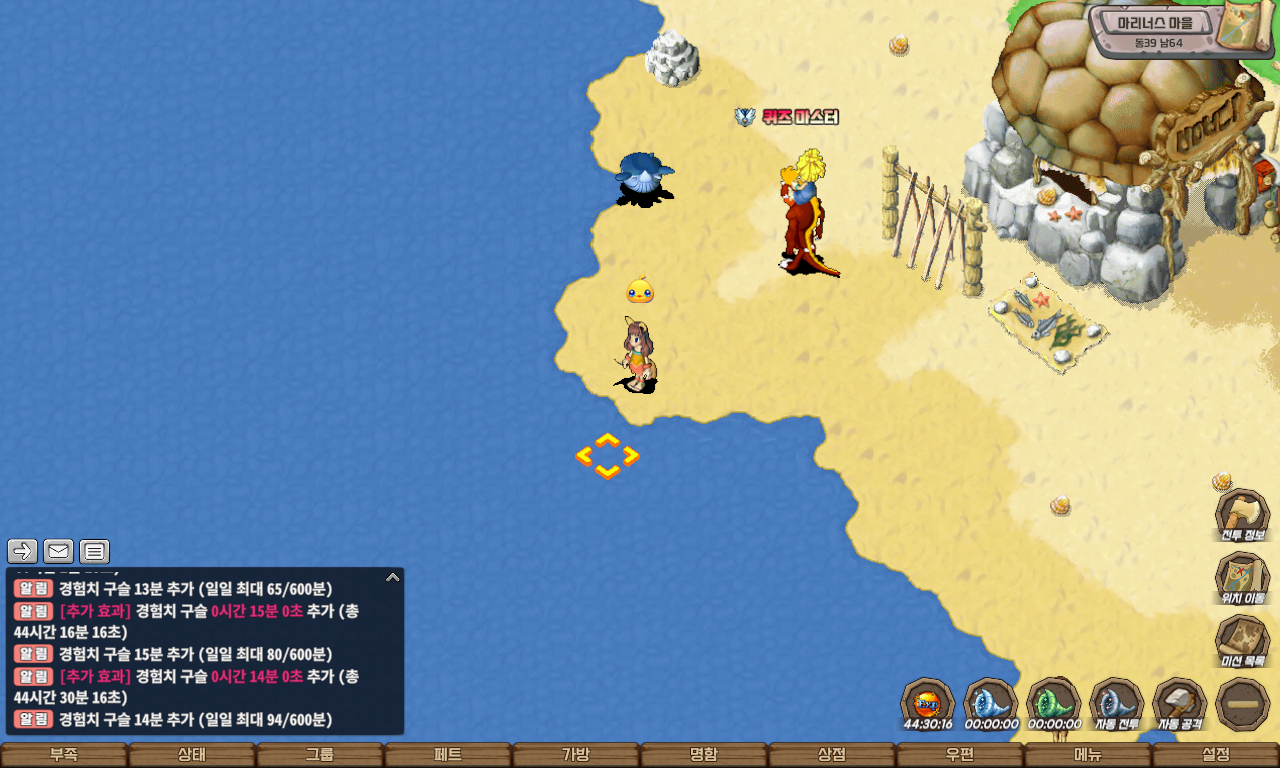Open the envelope button above the chat log
Screen dimensions: 1280x768
(58, 551)
